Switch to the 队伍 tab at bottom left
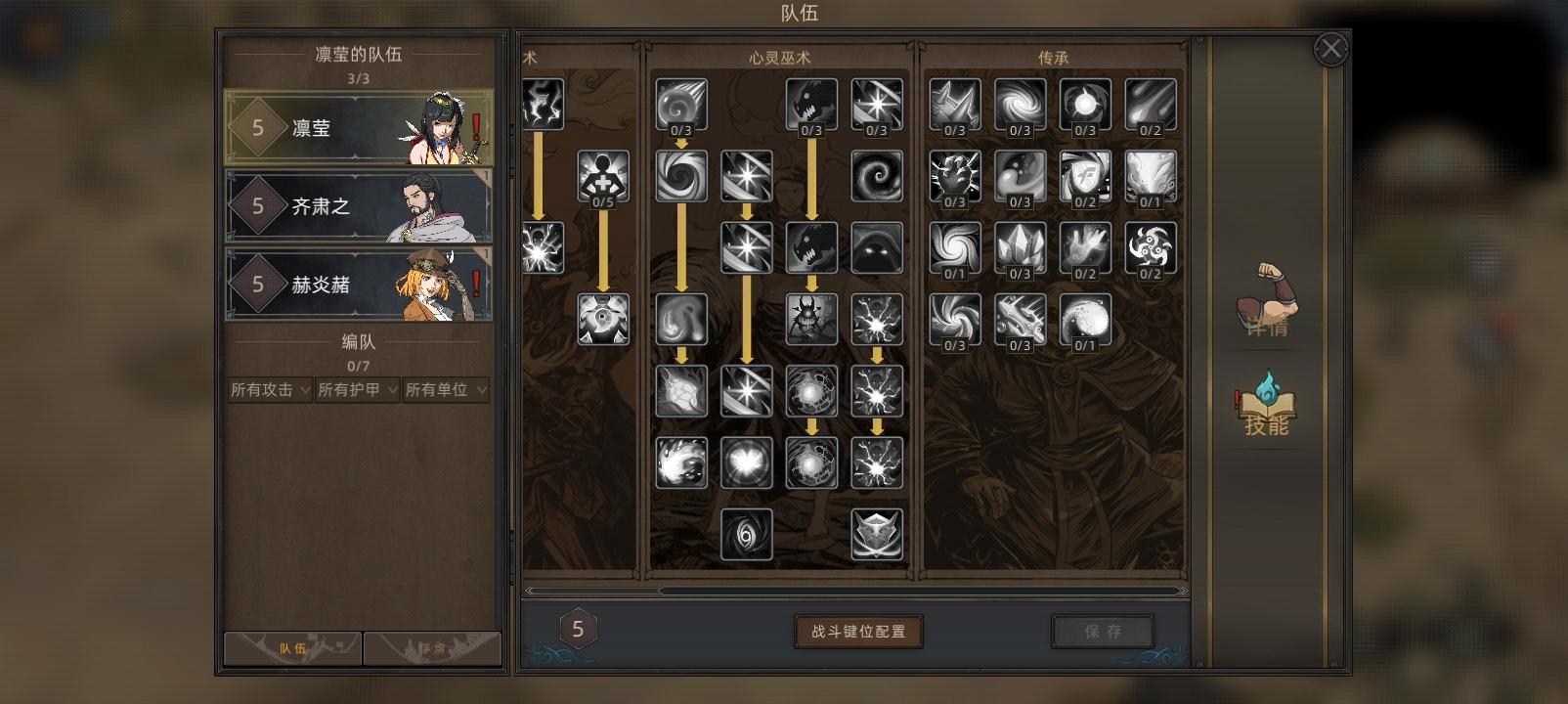 point(292,648)
